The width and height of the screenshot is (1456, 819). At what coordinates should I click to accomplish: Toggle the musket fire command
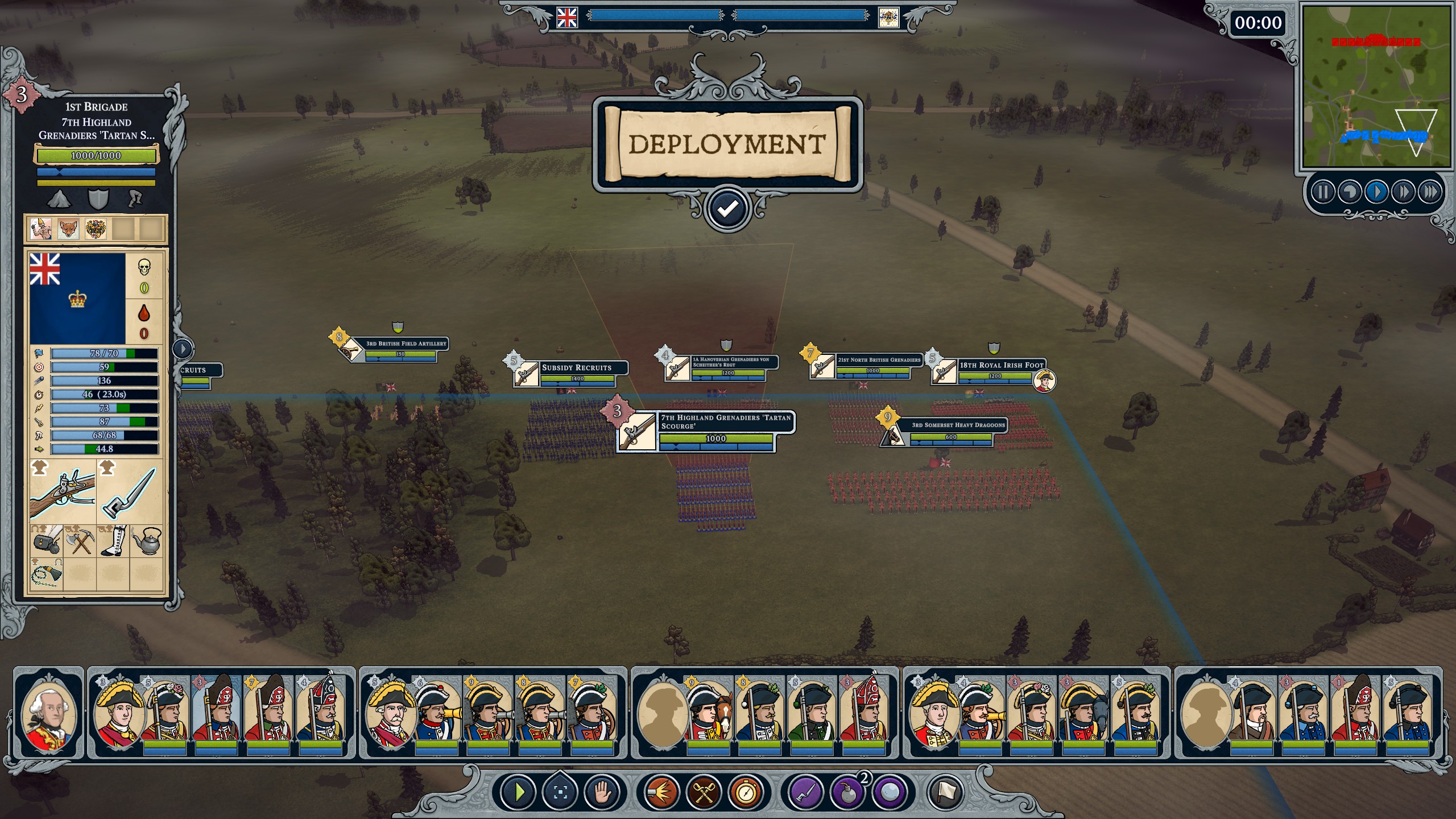[662, 792]
